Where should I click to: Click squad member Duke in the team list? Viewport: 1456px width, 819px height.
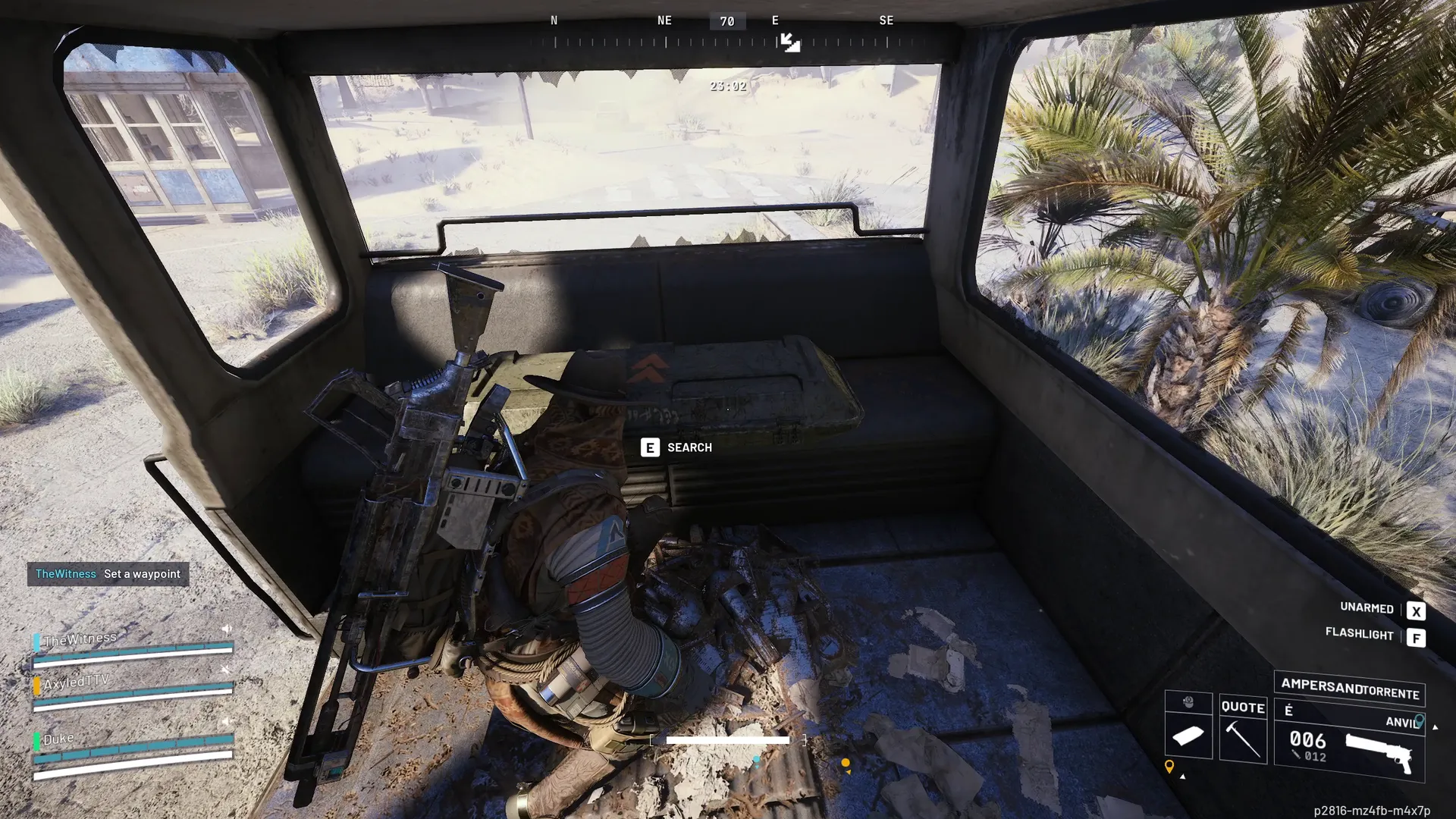(x=58, y=739)
